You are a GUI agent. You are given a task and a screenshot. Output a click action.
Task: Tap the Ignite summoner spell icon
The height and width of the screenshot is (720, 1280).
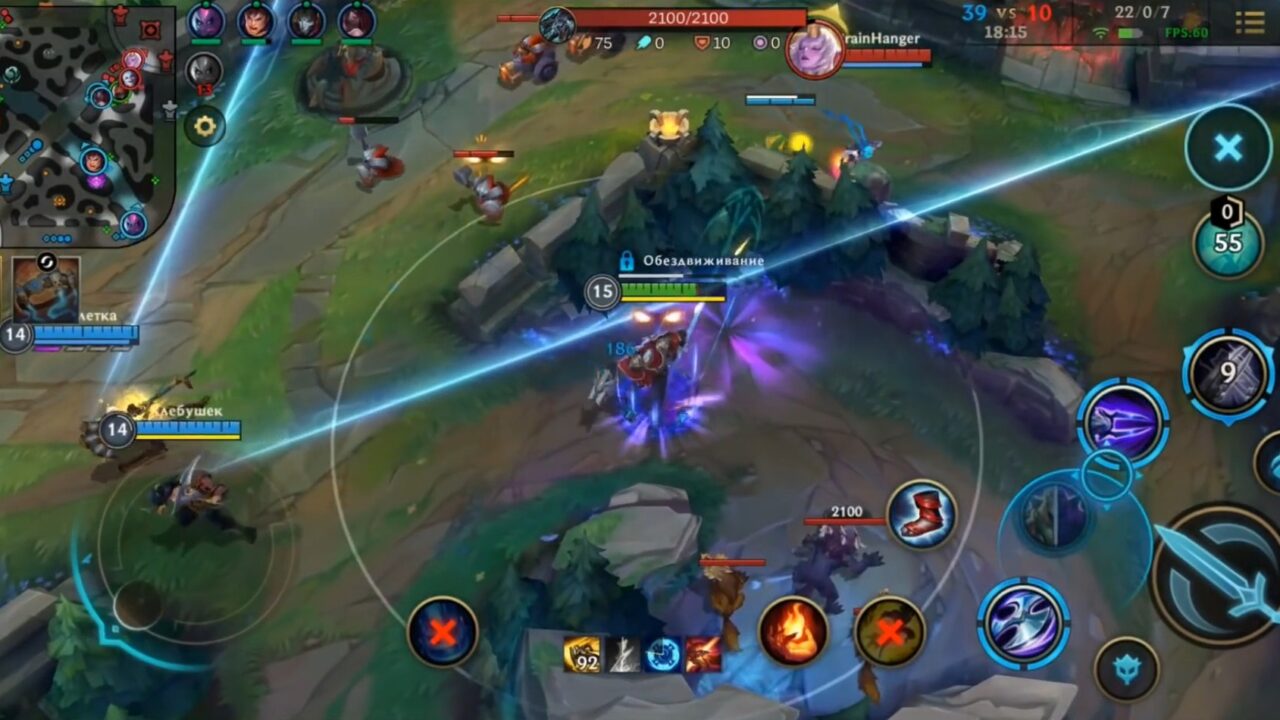pos(790,630)
